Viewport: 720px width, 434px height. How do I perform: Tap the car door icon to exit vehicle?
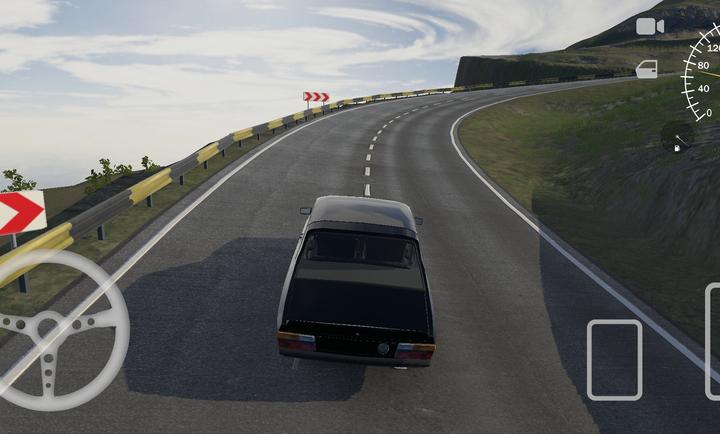[x=647, y=69]
